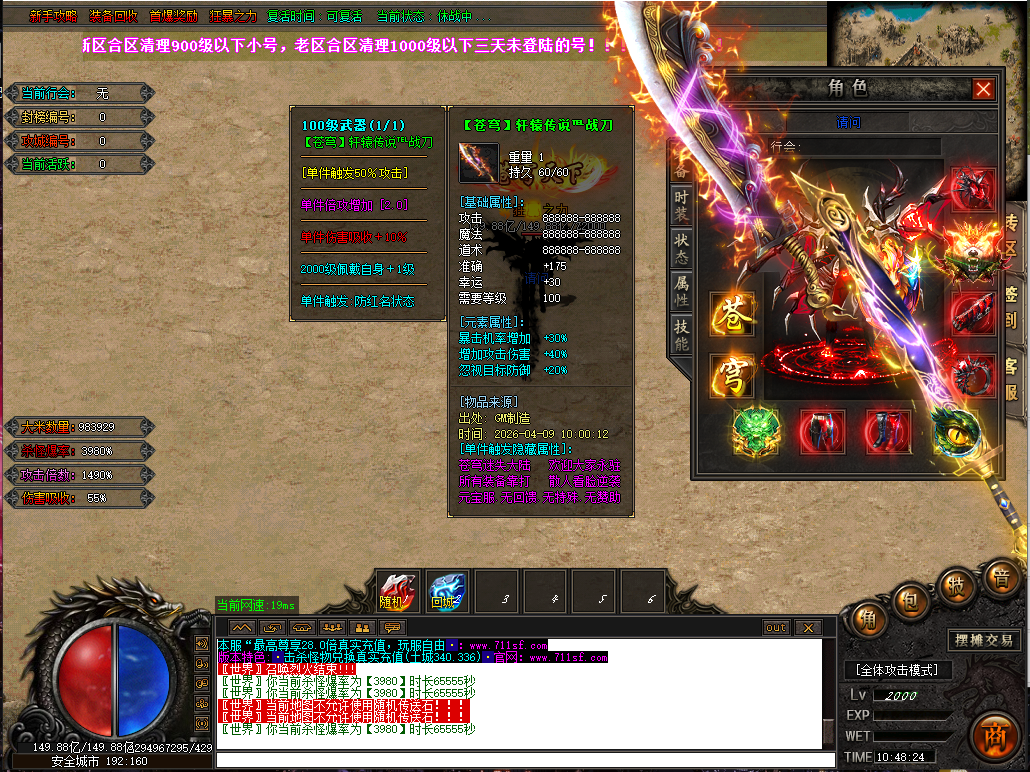This screenshot has width=1030, height=772.
Task: Switch to the 技能 skills tab
Action: pyautogui.click(x=681, y=334)
